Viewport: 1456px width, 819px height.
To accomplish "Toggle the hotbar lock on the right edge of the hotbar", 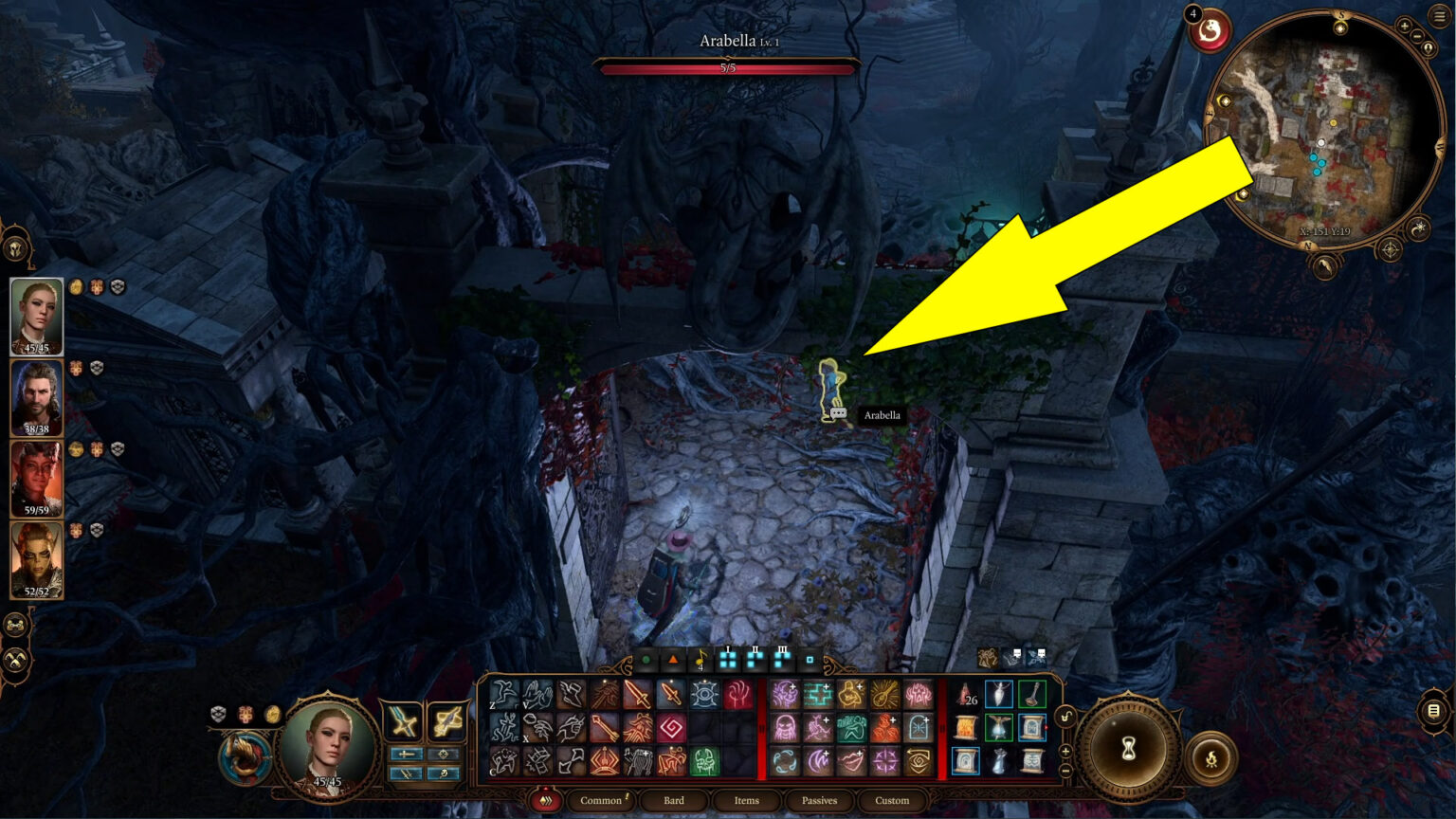I will point(1065,716).
